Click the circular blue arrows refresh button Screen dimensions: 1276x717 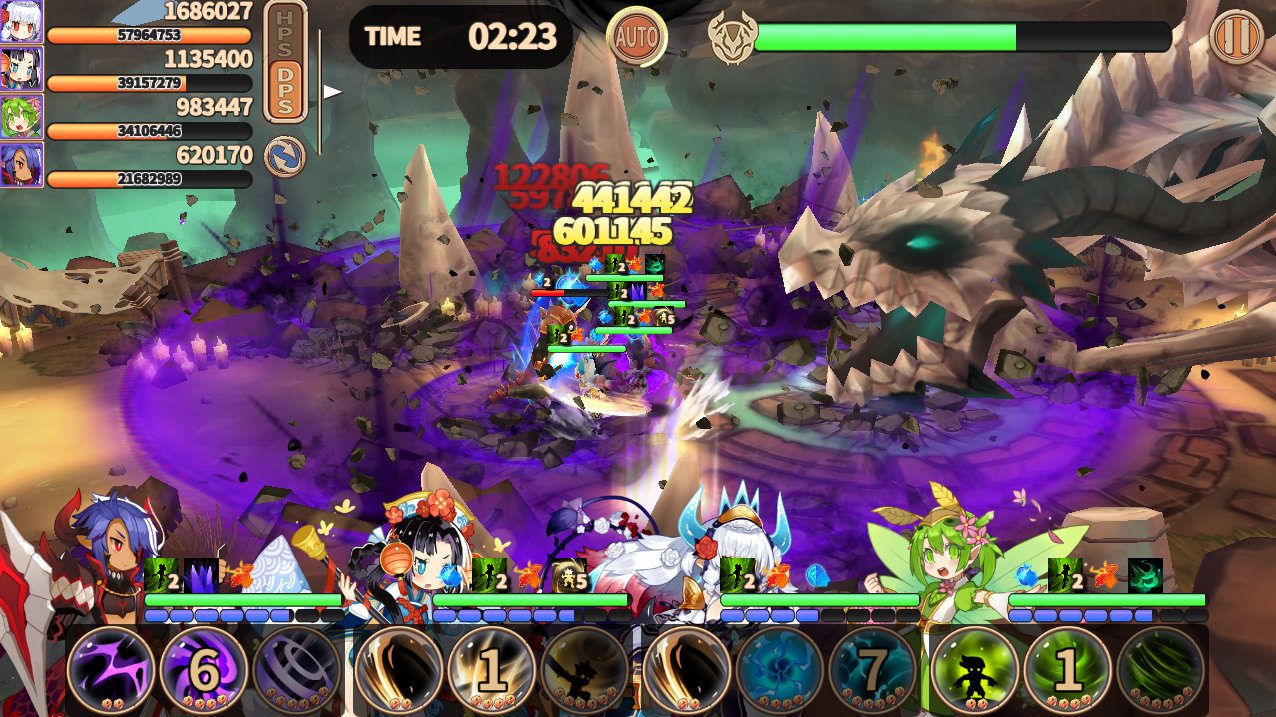pyautogui.click(x=285, y=157)
